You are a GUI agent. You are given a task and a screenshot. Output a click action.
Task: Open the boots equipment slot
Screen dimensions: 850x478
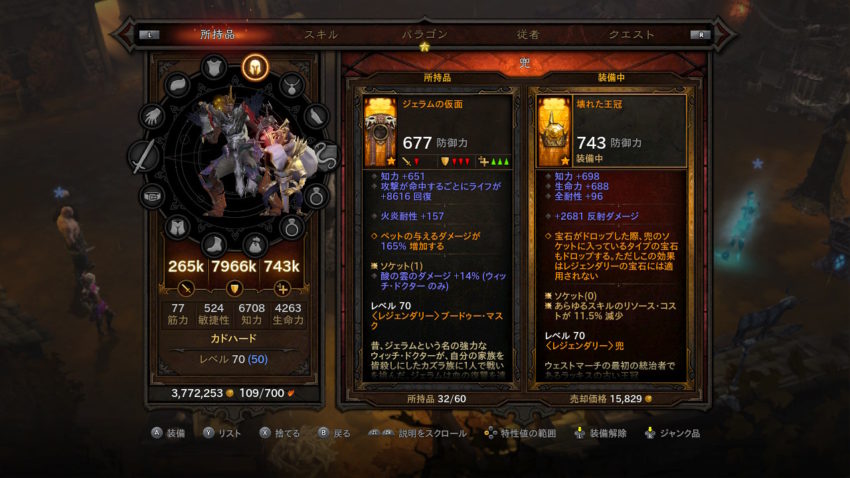(x=214, y=244)
